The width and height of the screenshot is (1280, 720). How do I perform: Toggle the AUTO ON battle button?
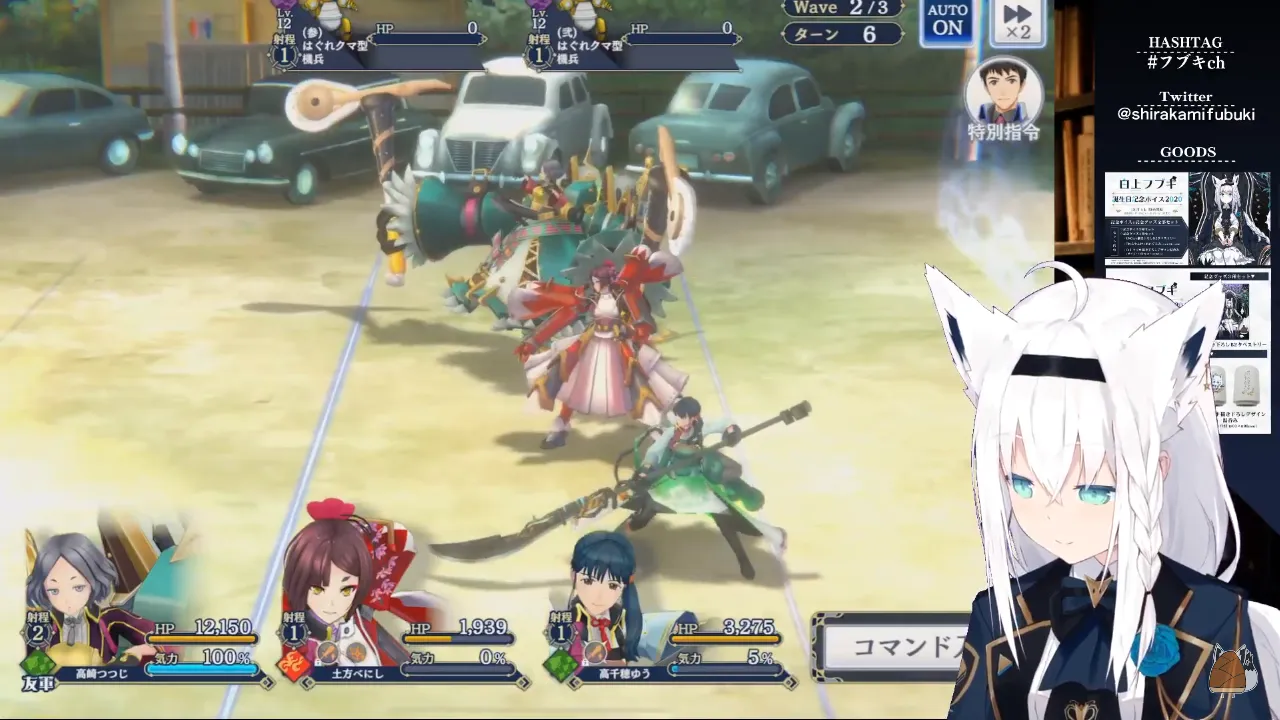click(x=947, y=22)
